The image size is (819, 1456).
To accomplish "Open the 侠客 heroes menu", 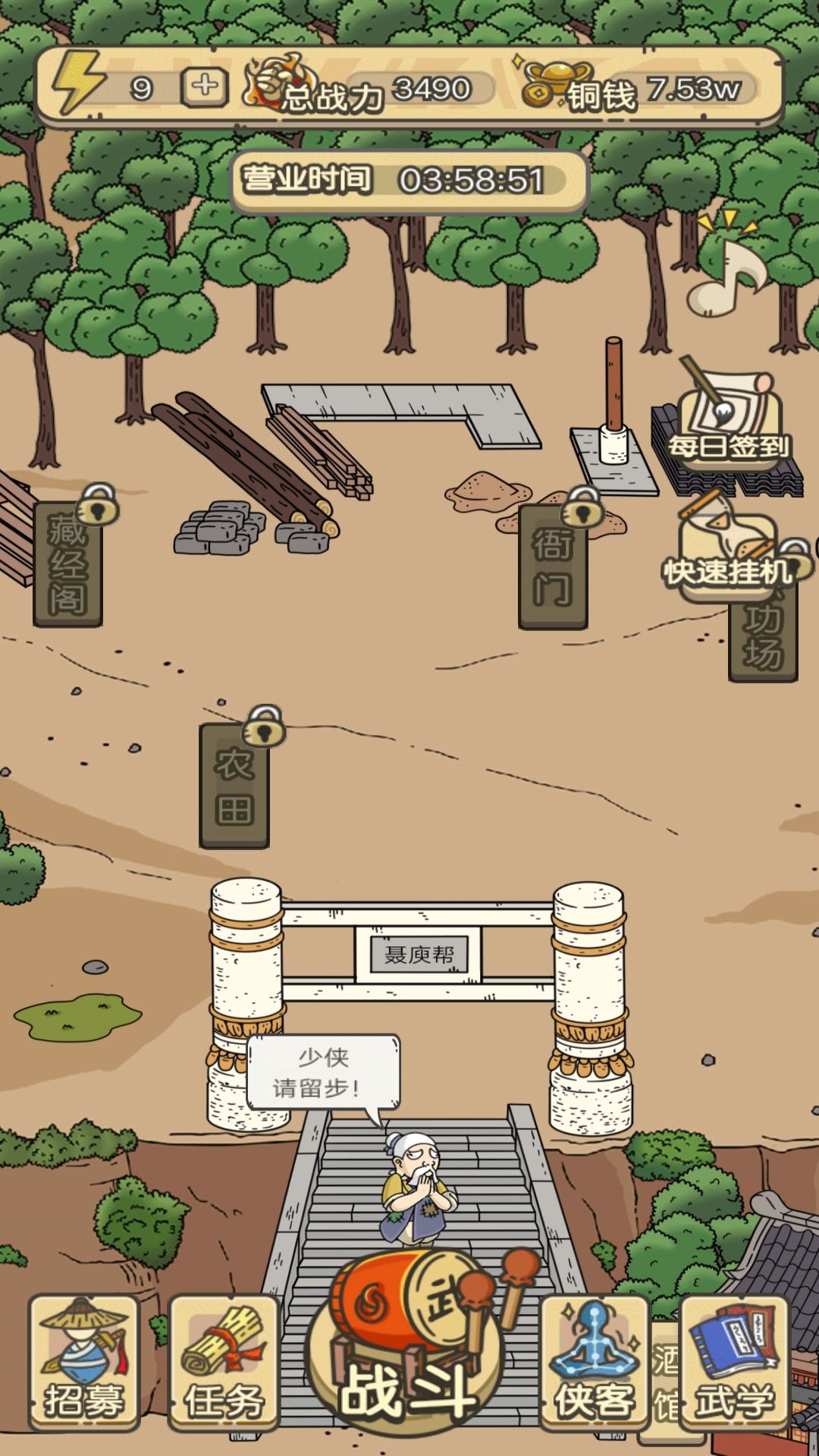I will (x=594, y=1362).
